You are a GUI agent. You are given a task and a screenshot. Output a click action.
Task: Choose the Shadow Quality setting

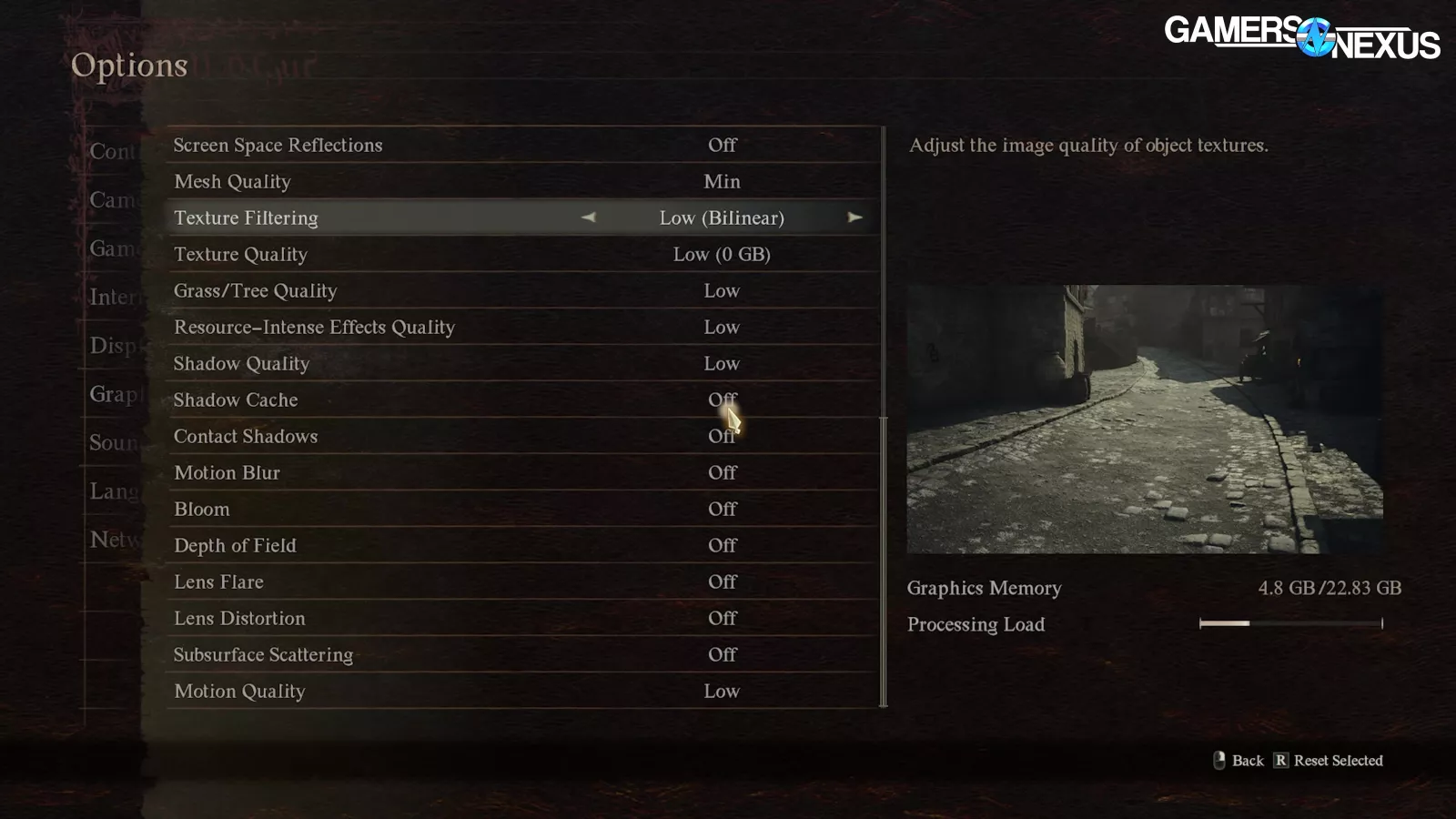[523, 363]
